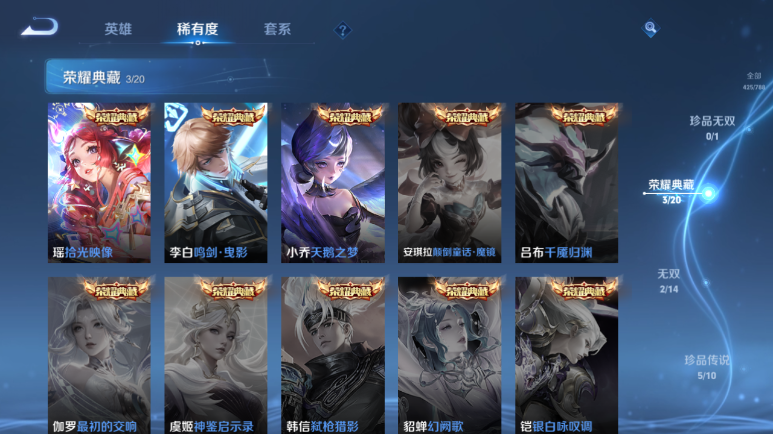Select the 吕布 千魔归渊 skin card
The width and height of the screenshot is (773, 434).
pyautogui.click(x=566, y=182)
